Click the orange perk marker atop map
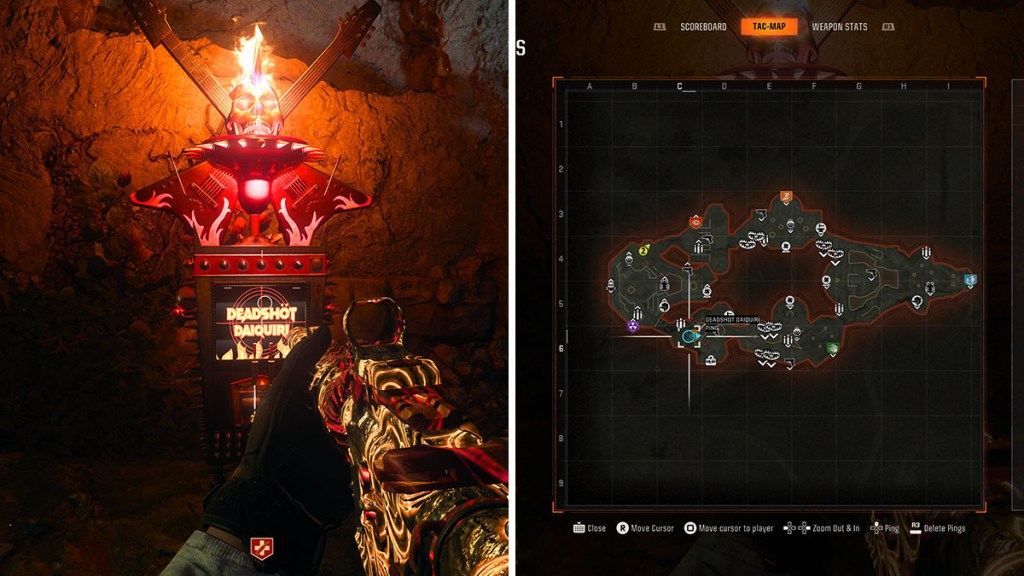This screenshot has width=1024, height=576. pyautogui.click(x=786, y=198)
